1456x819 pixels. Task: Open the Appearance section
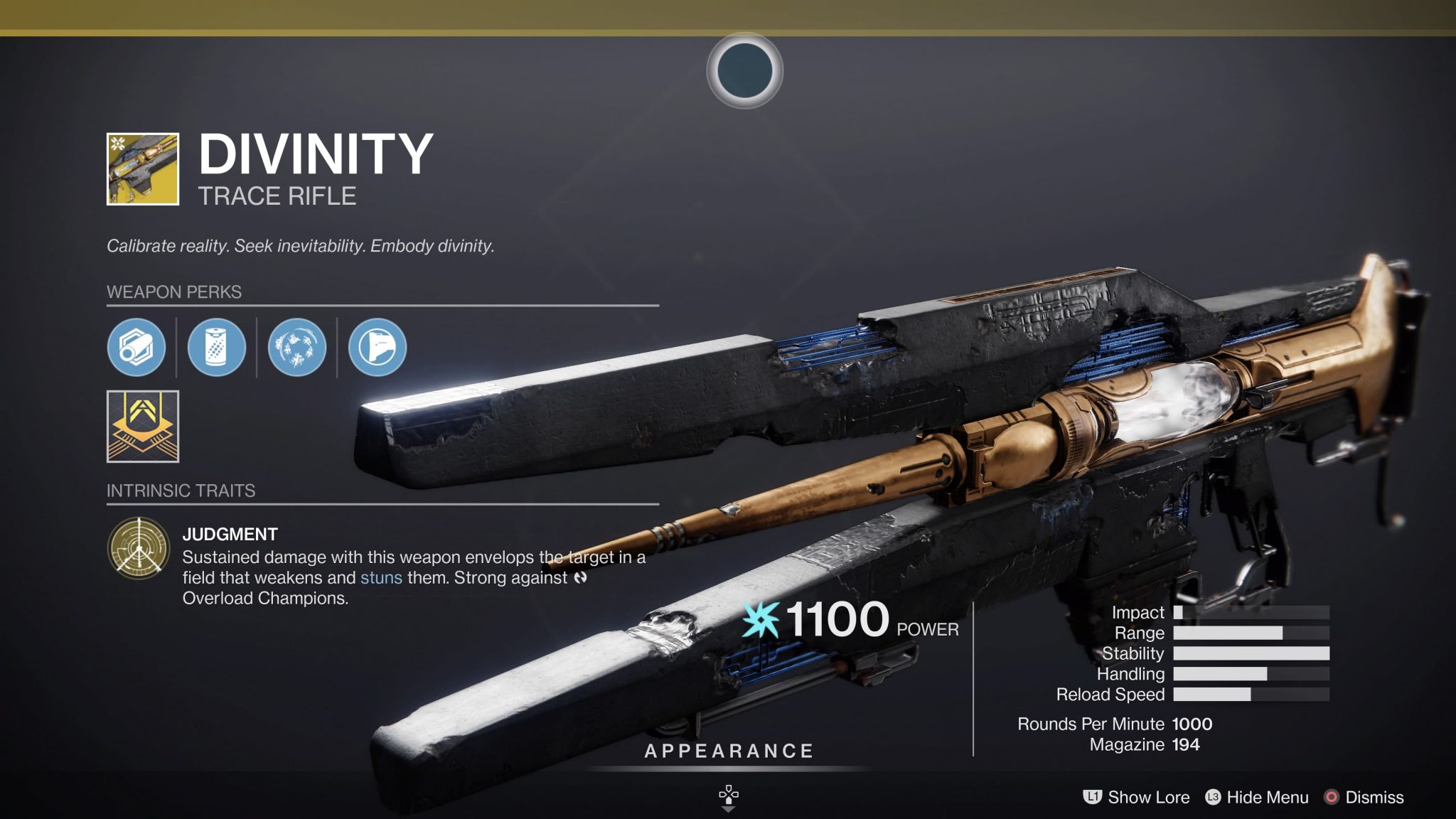tap(729, 751)
